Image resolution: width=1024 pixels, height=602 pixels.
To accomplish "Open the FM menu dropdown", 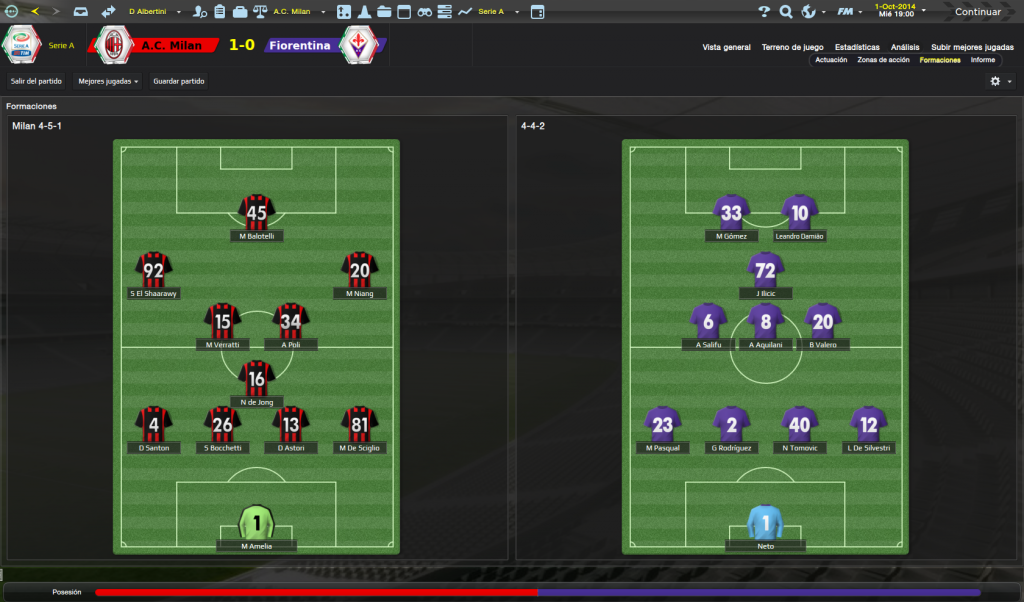I will click(x=850, y=12).
